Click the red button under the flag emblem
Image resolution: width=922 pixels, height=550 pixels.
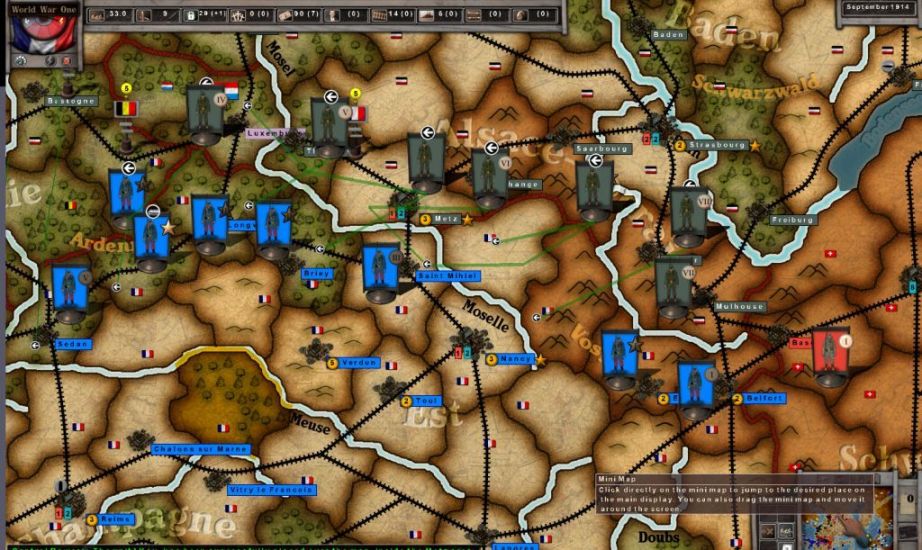(x=67, y=62)
